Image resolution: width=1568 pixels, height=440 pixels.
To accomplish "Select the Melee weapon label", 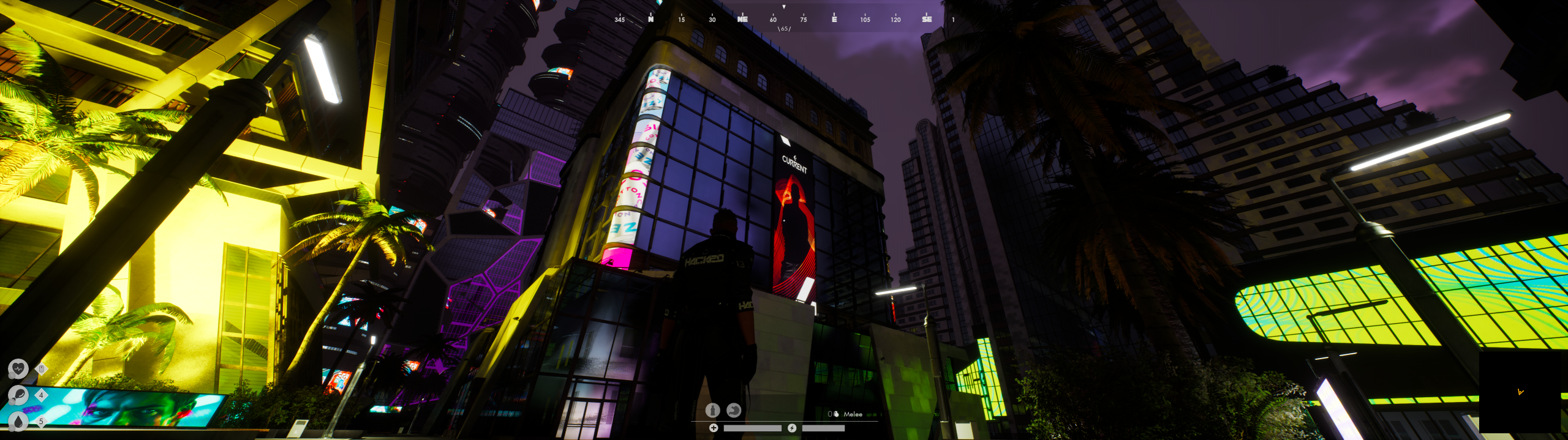I will click(853, 414).
